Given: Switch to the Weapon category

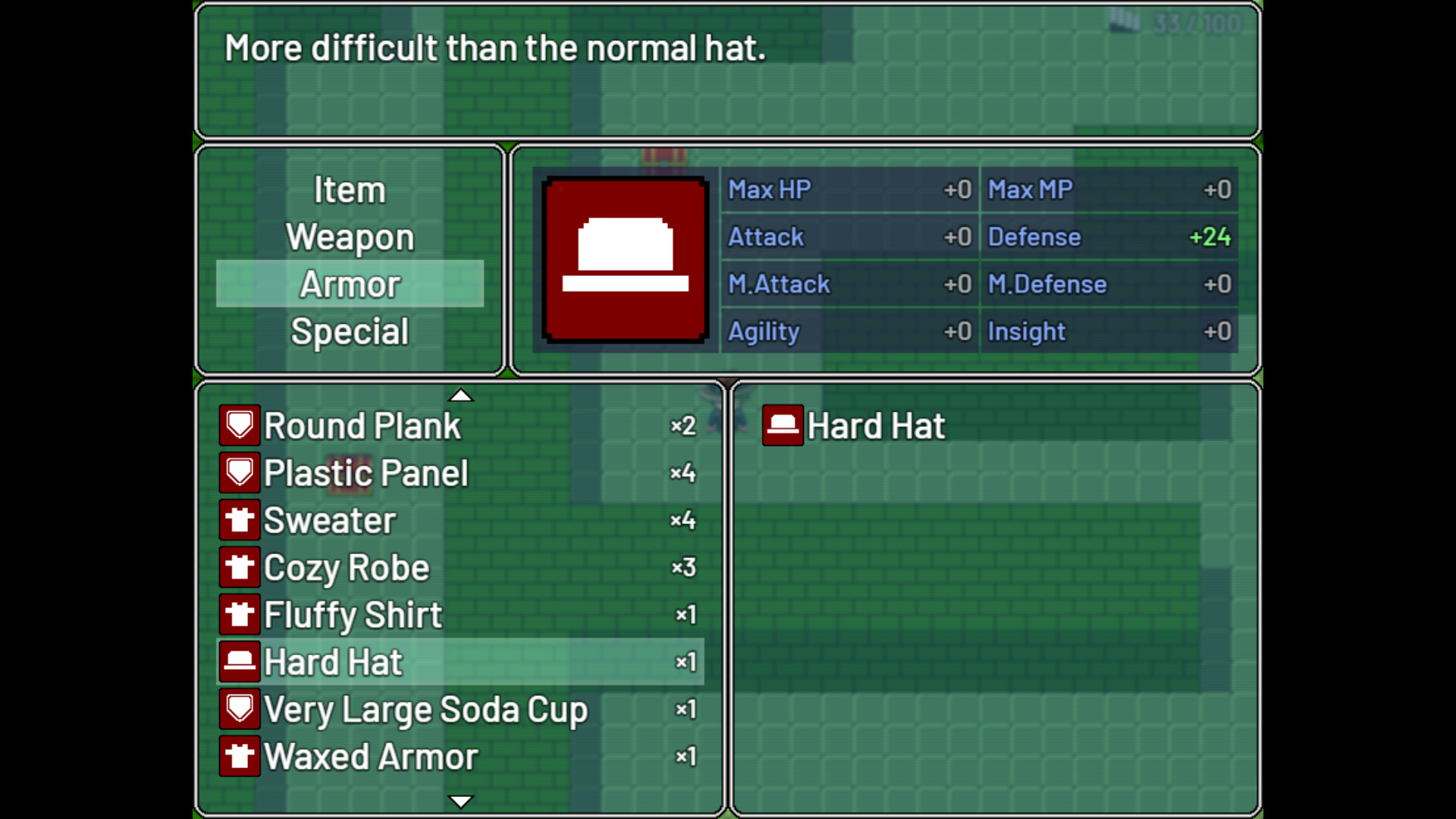Looking at the screenshot, I should pos(350,237).
